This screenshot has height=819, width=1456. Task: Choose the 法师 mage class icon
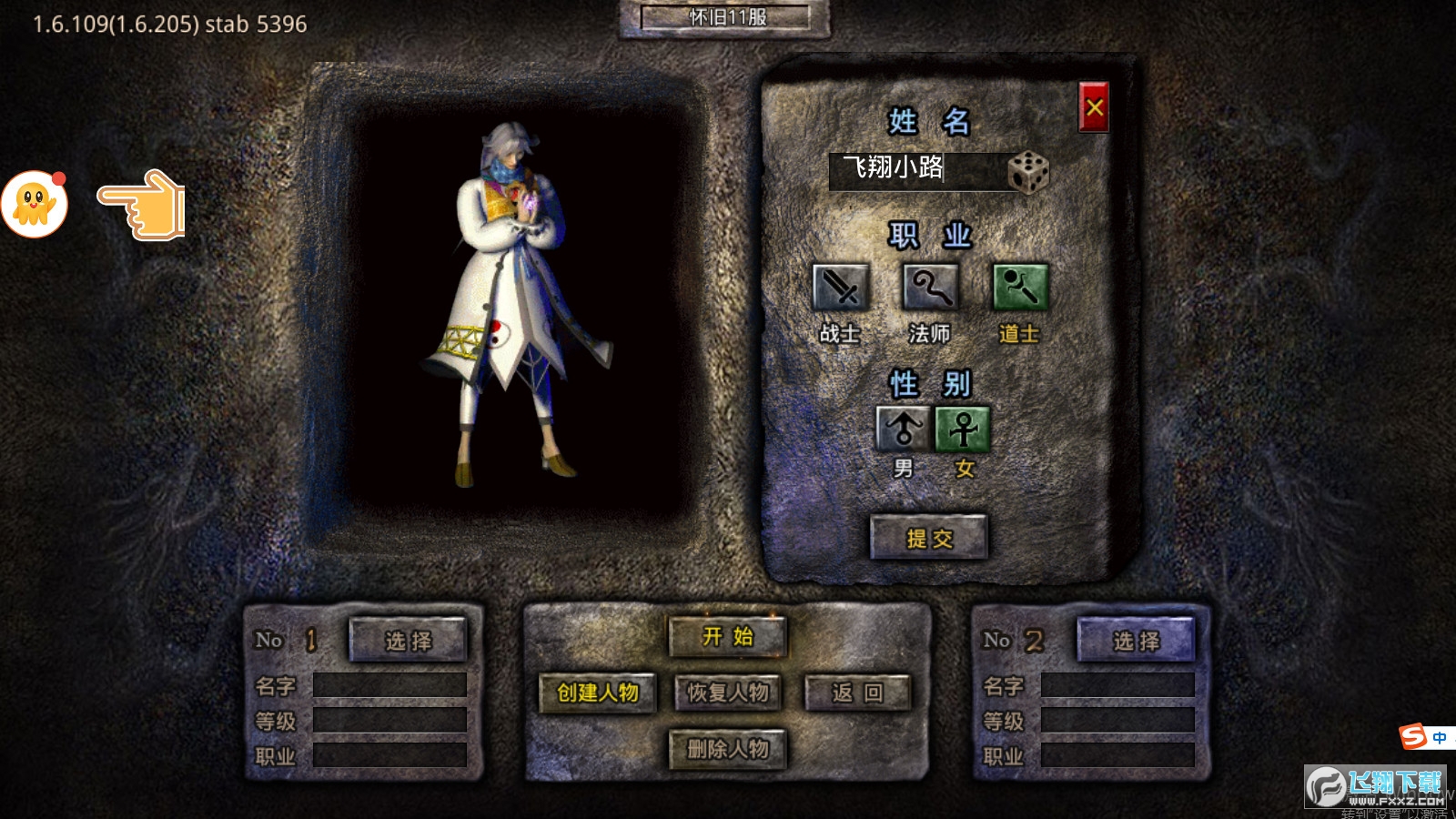coord(929,288)
